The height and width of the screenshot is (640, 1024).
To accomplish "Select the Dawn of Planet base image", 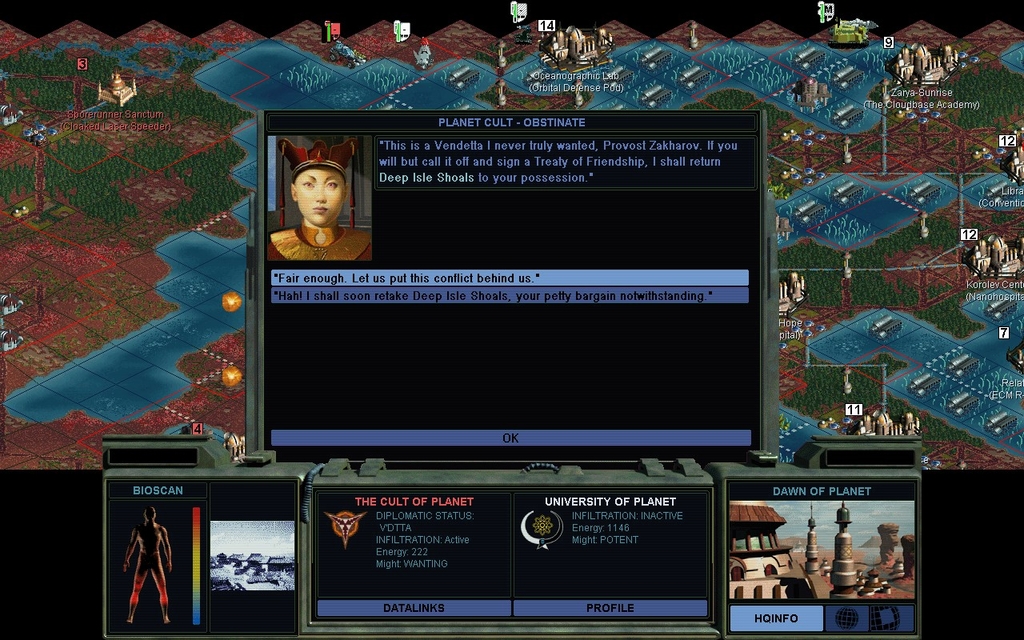I will (821, 550).
